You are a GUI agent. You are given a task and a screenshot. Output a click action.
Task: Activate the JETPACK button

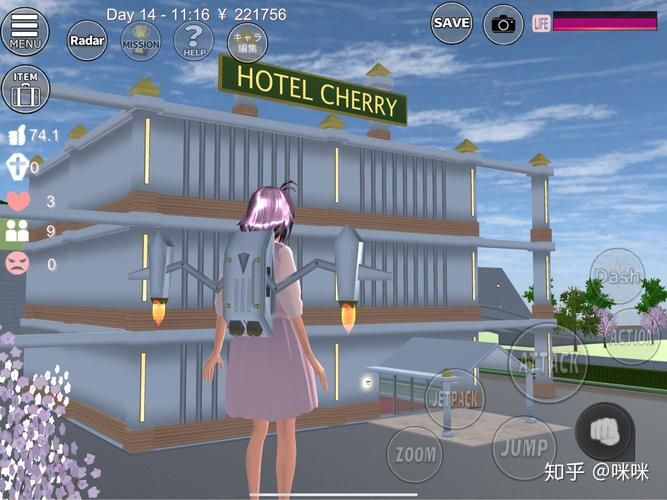tap(456, 398)
